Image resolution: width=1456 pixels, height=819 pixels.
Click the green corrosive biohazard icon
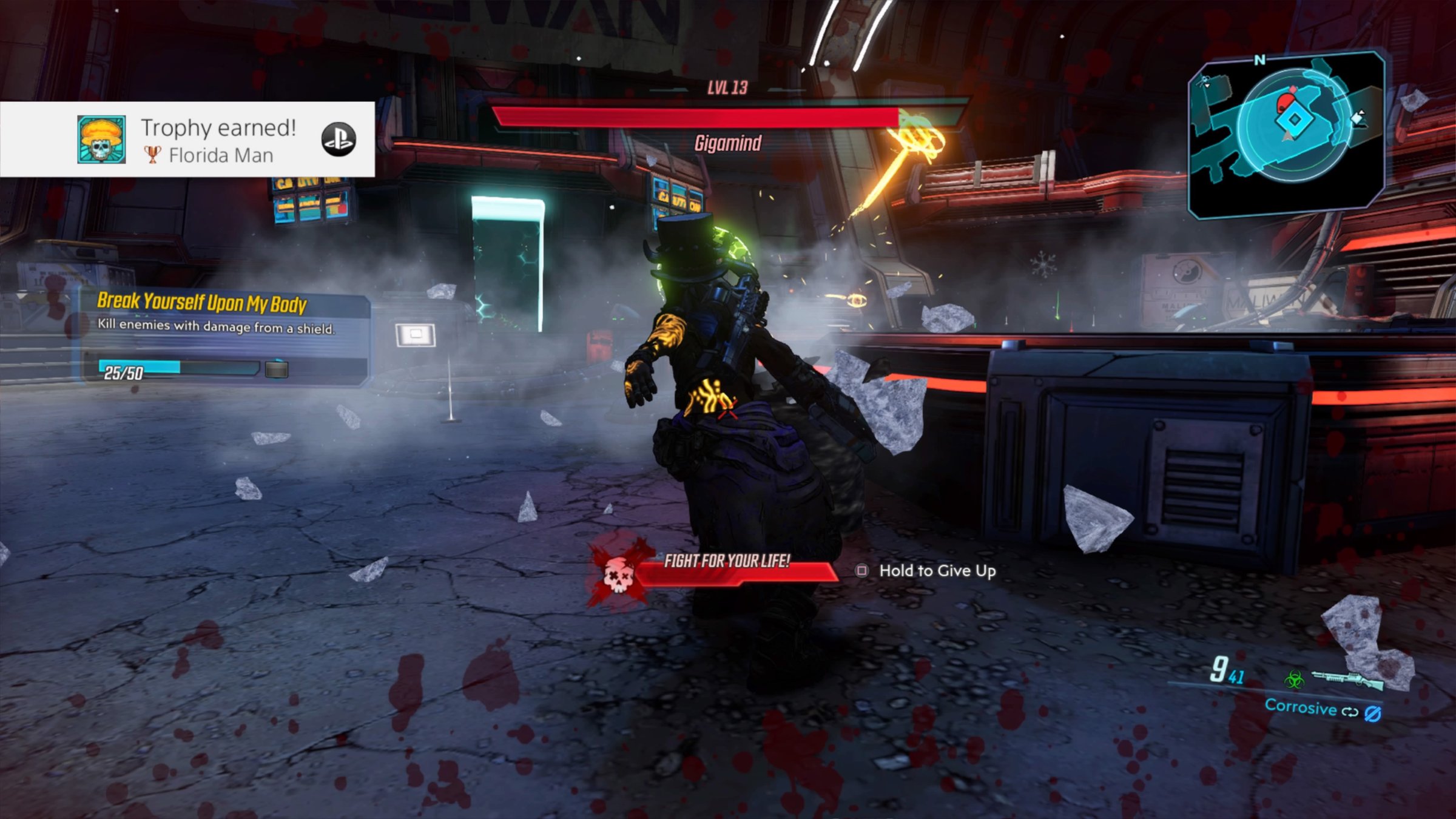tap(1294, 678)
